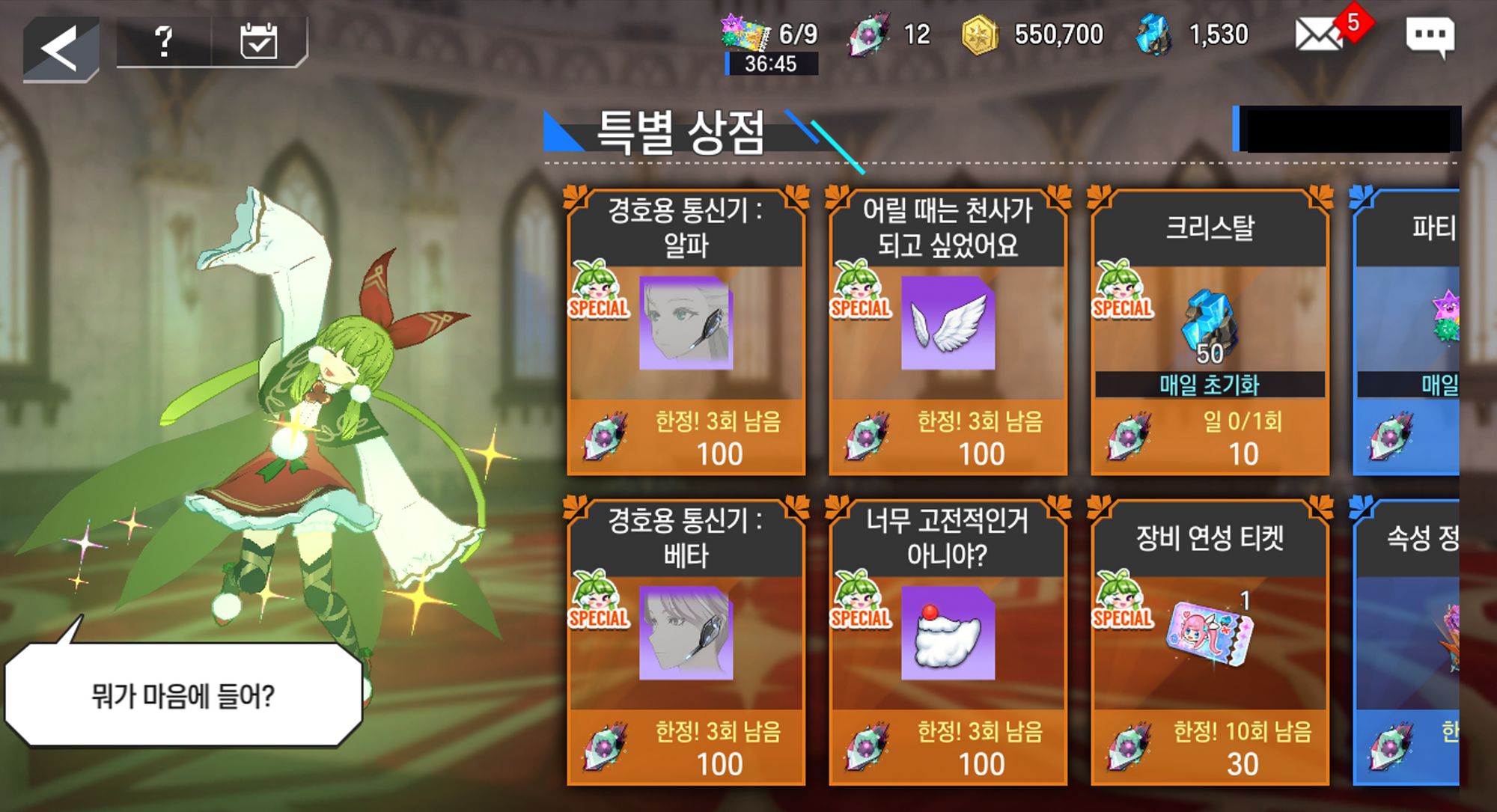Screen dimensions: 1497x812
Task: Open the mailbox with 5 notifications
Action: click(x=1319, y=35)
